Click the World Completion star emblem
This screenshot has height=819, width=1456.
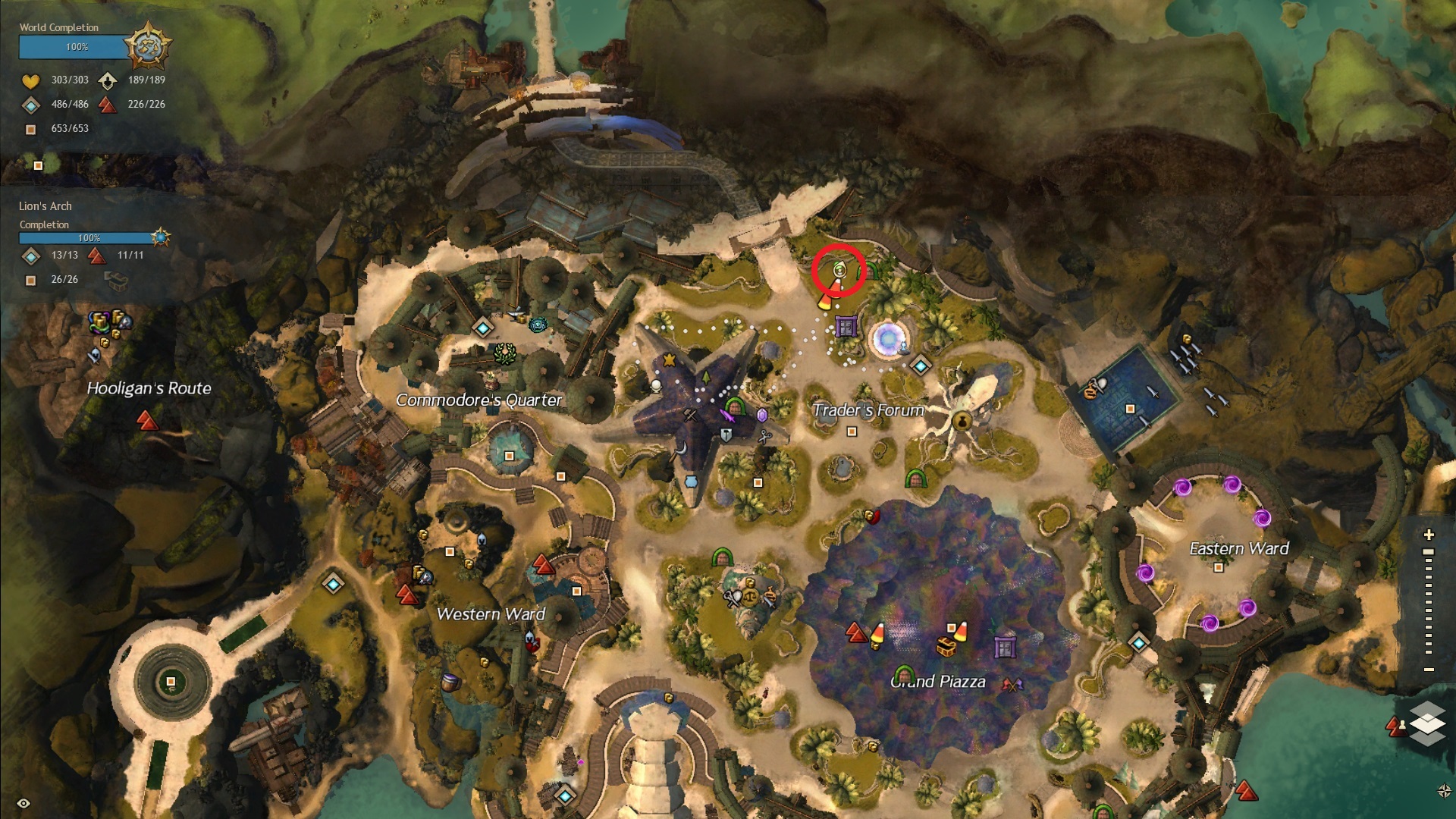(x=146, y=45)
